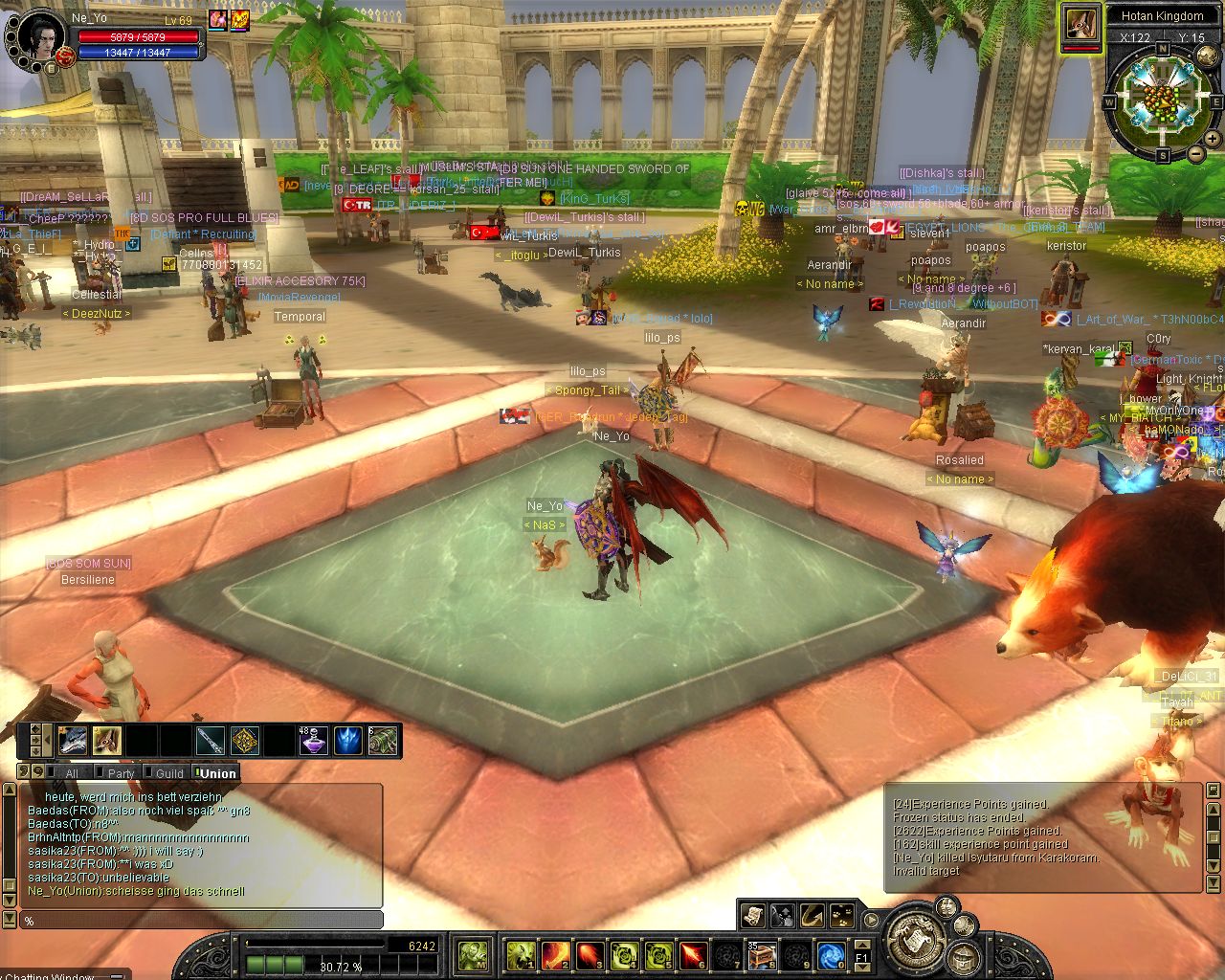Activate the blue swirl skill in slot 0
Screen dimensions: 1225x980
[x=831, y=954]
